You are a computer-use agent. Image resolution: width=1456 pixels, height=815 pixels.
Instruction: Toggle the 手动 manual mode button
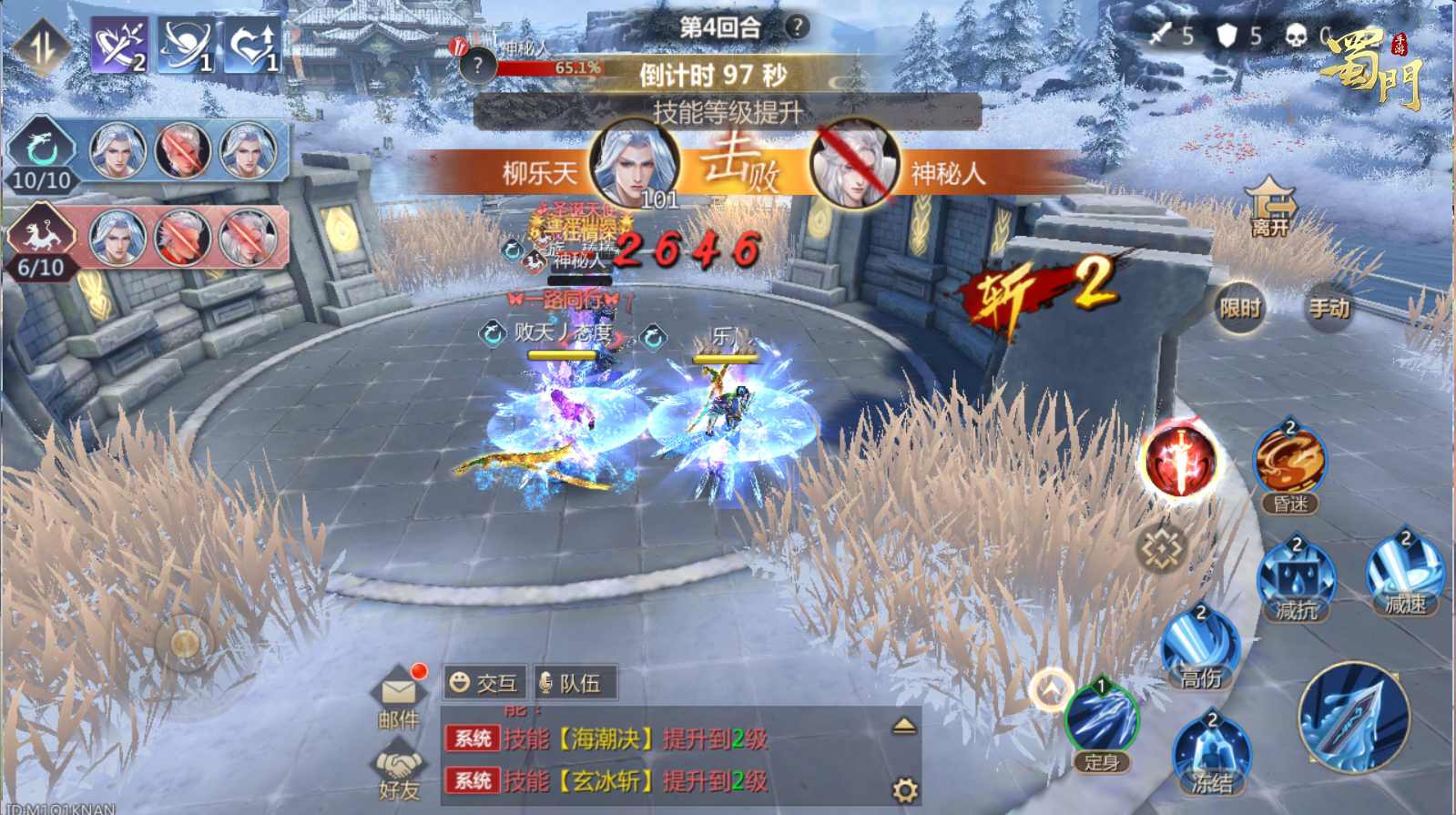click(x=1329, y=309)
